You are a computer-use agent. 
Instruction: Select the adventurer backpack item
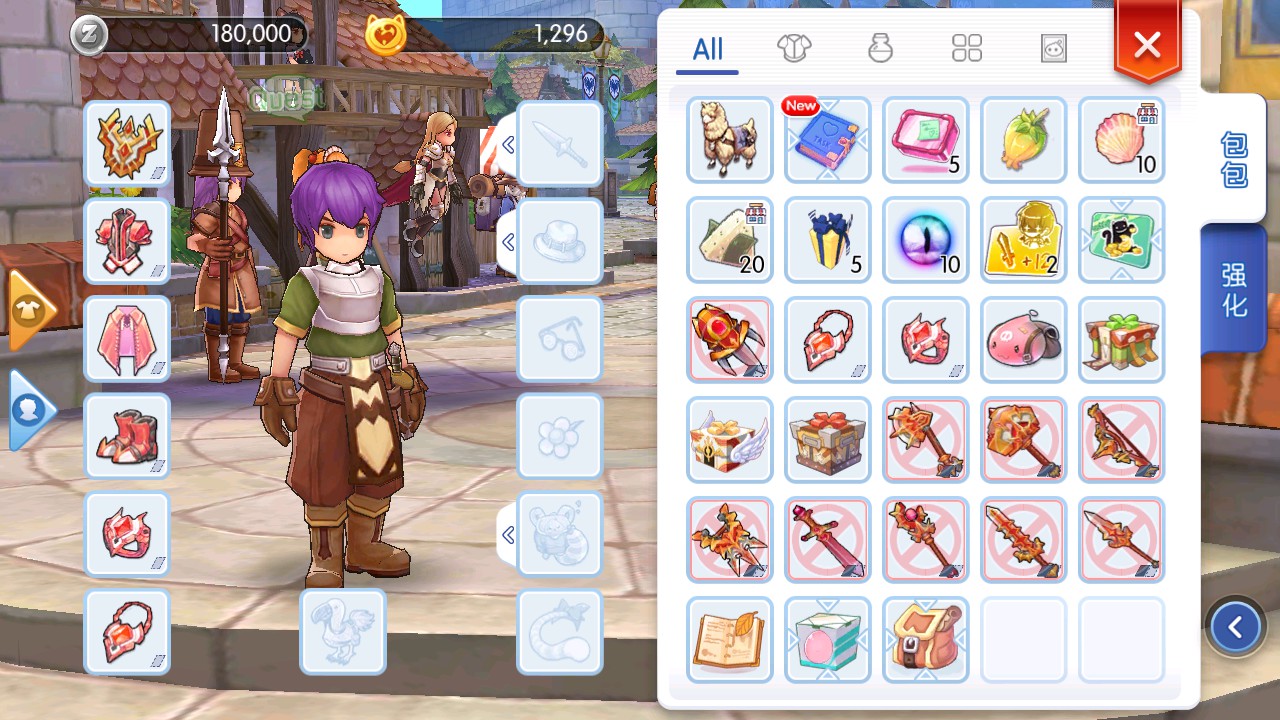point(926,640)
